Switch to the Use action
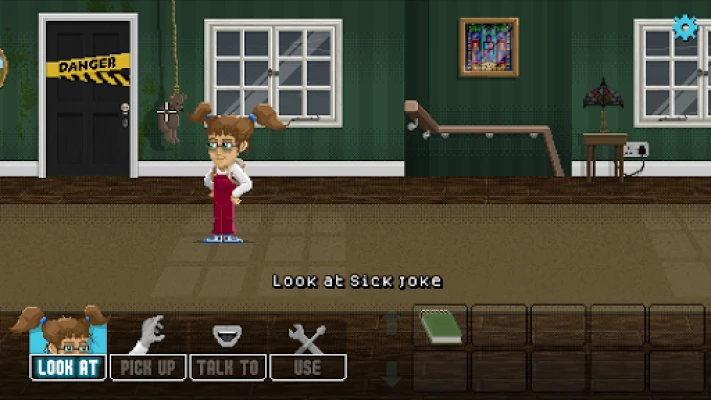Screen dimensions: 711x400 307,366
